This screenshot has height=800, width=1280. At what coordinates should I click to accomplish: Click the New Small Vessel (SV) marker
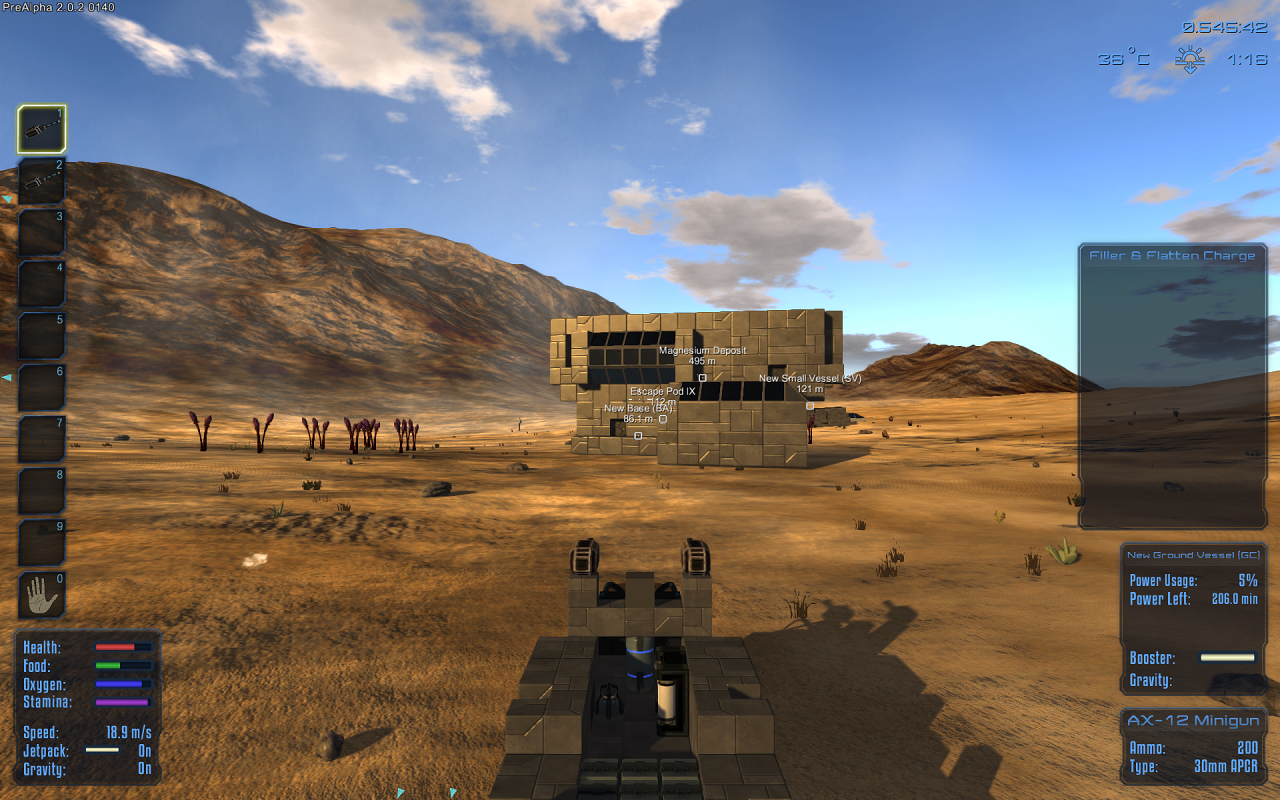(809, 406)
